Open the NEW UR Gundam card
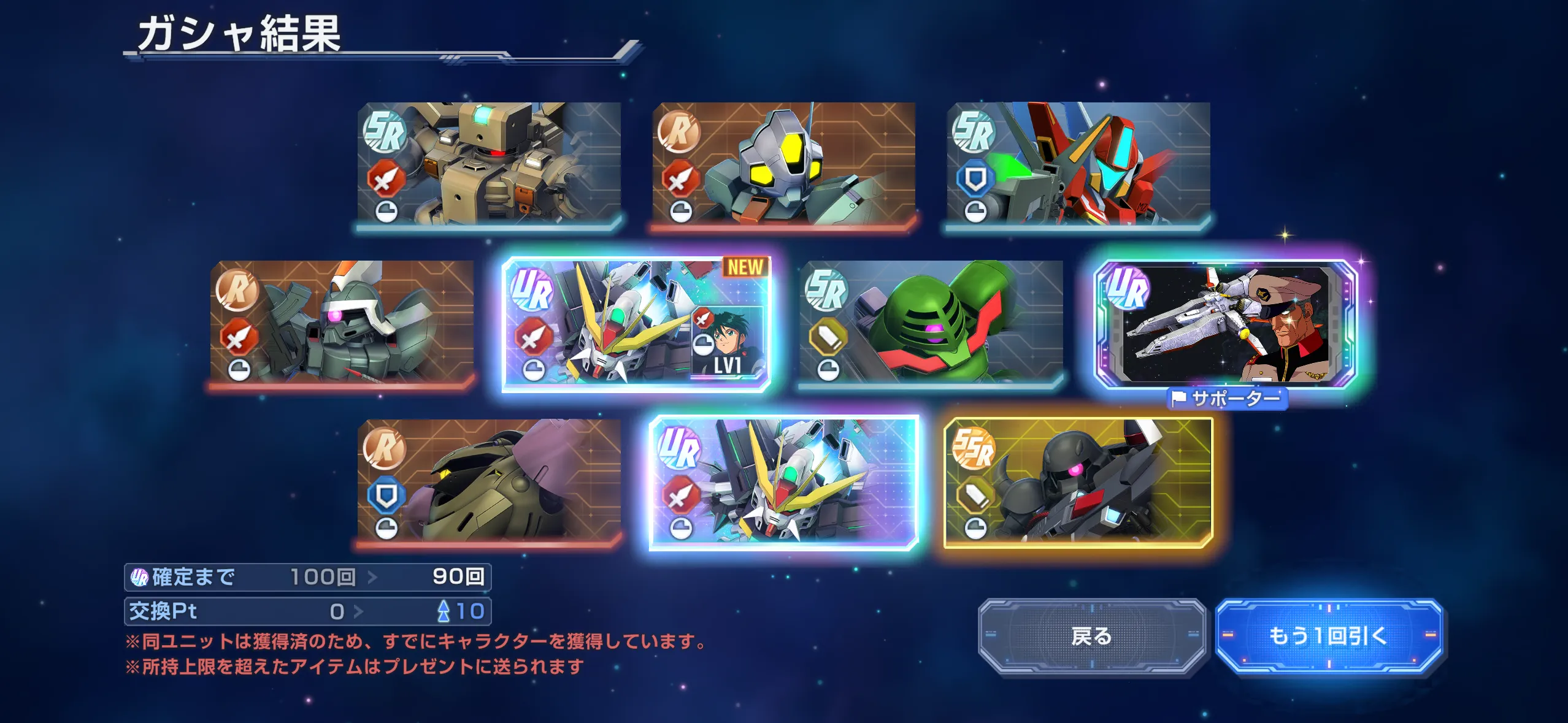The height and width of the screenshot is (723, 1568). pos(636,324)
